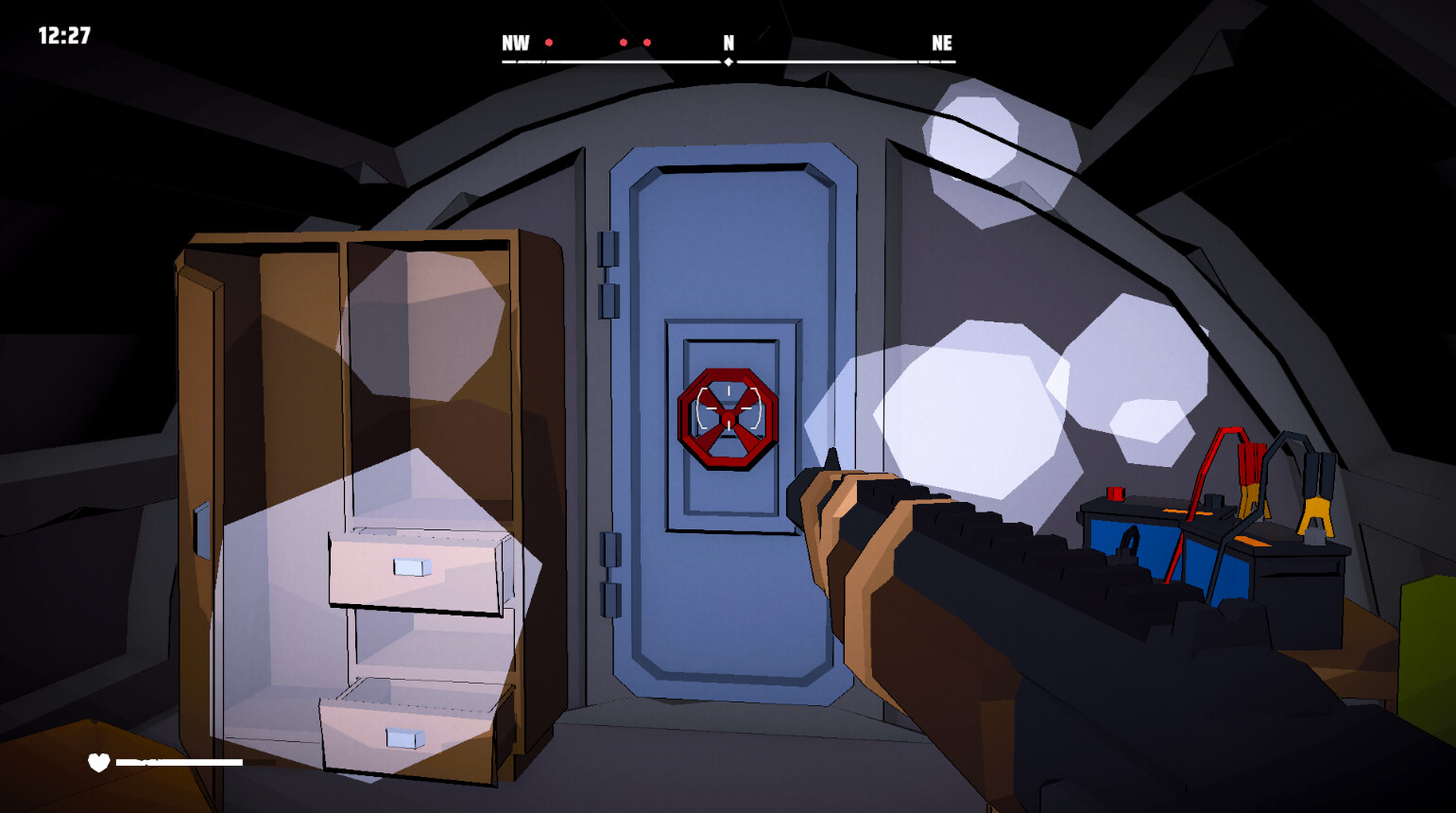Click the red dot near NW on compass

(549, 43)
